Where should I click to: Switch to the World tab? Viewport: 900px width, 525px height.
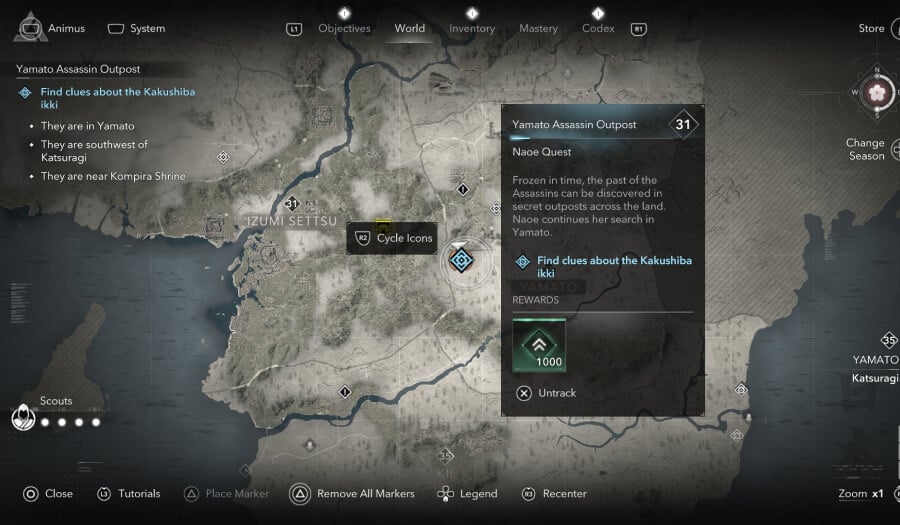pyautogui.click(x=409, y=29)
